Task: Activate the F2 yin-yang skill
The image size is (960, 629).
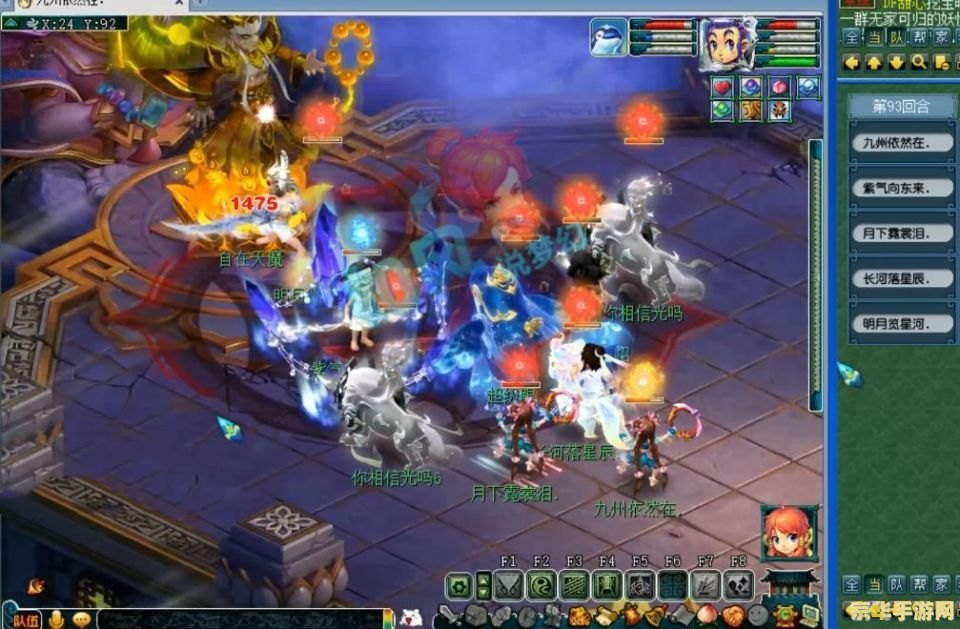Action: pyautogui.click(x=541, y=586)
